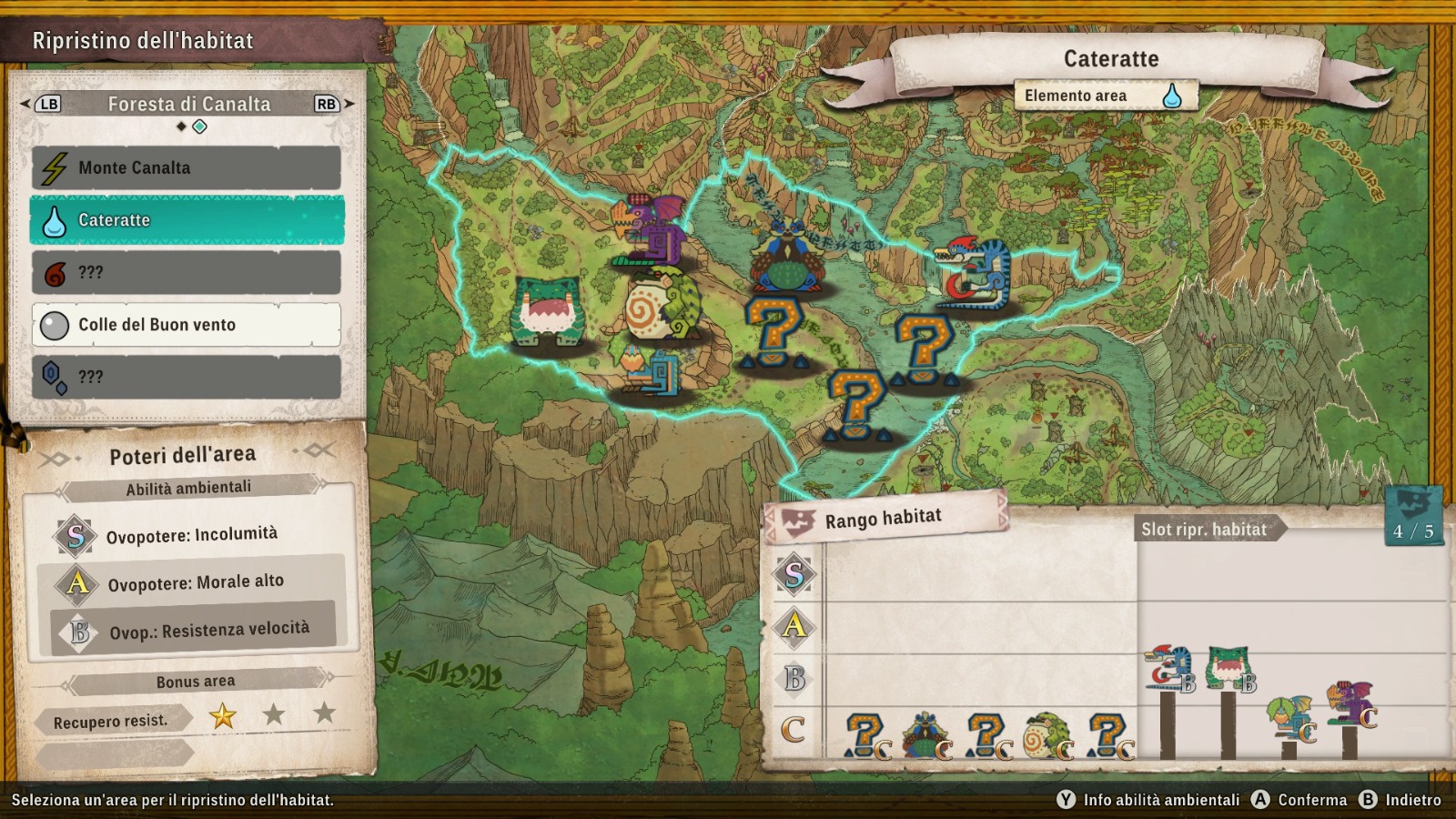Select the locked fire-element ??? area
The width and height of the screenshot is (1456, 819).
187,273
